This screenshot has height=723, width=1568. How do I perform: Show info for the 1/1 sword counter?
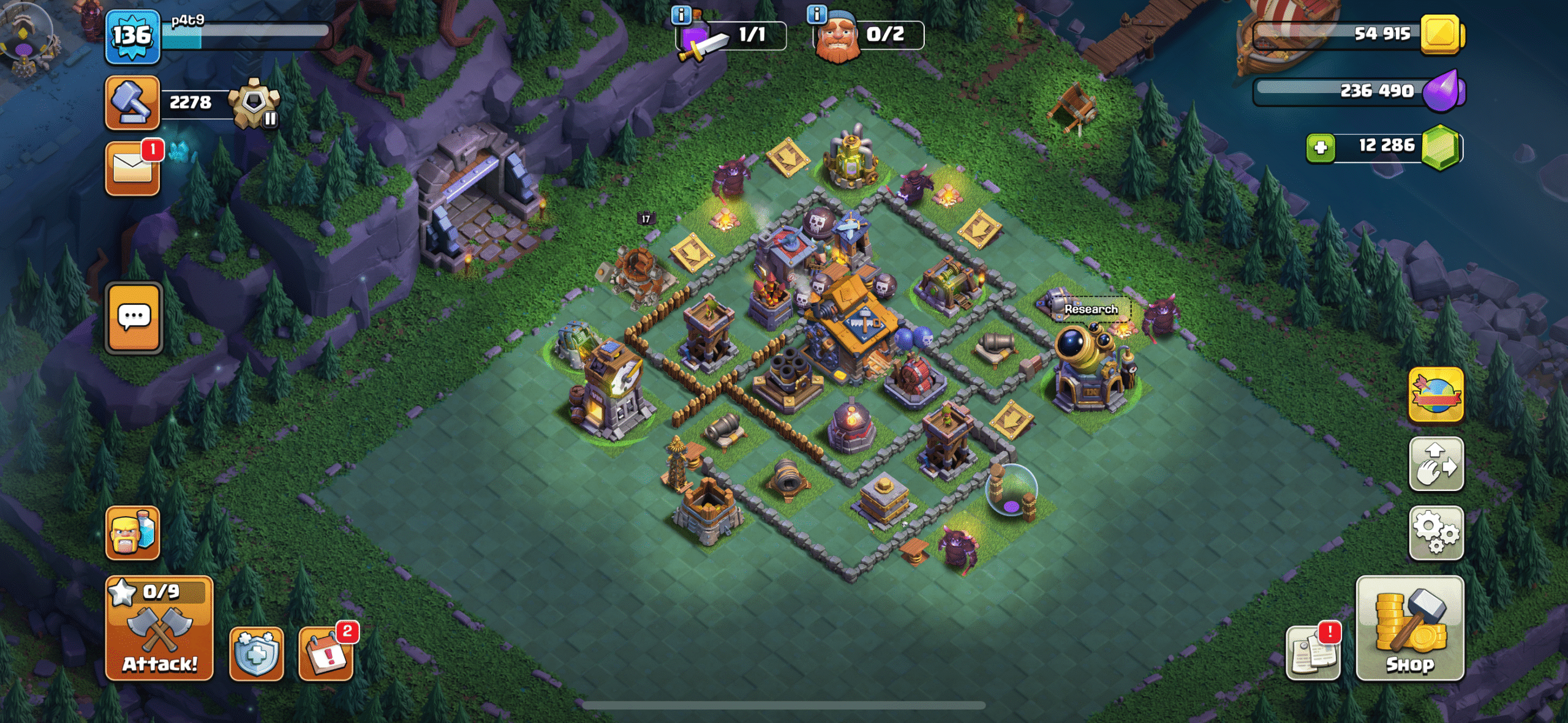click(680, 13)
